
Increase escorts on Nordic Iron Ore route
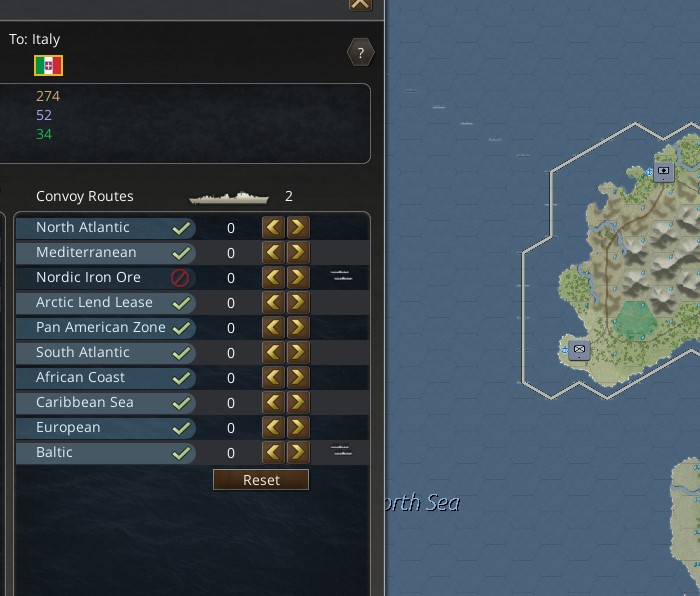pyautogui.click(x=297, y=278)
